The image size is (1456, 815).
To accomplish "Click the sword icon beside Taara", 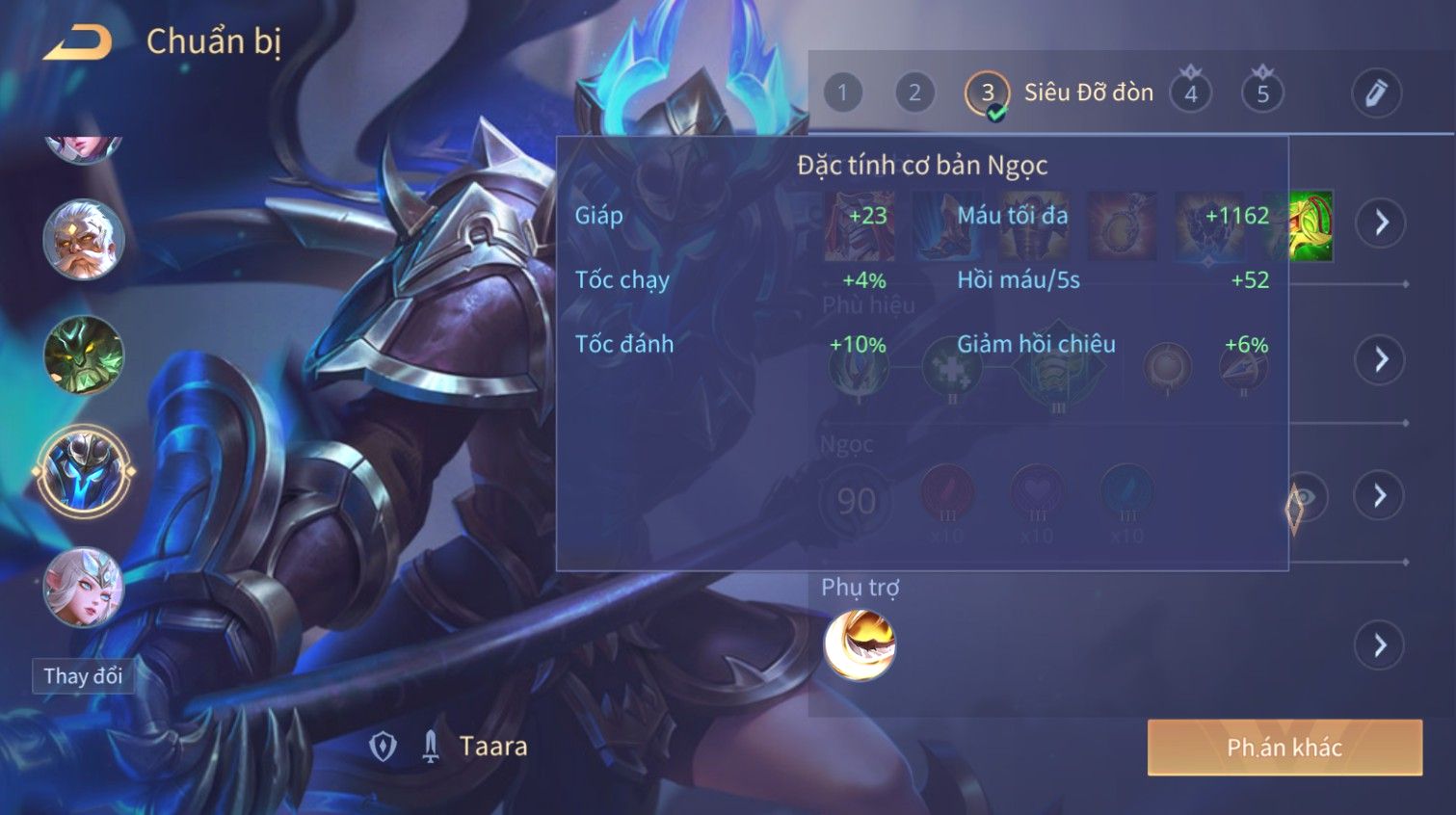I will 431,747.
